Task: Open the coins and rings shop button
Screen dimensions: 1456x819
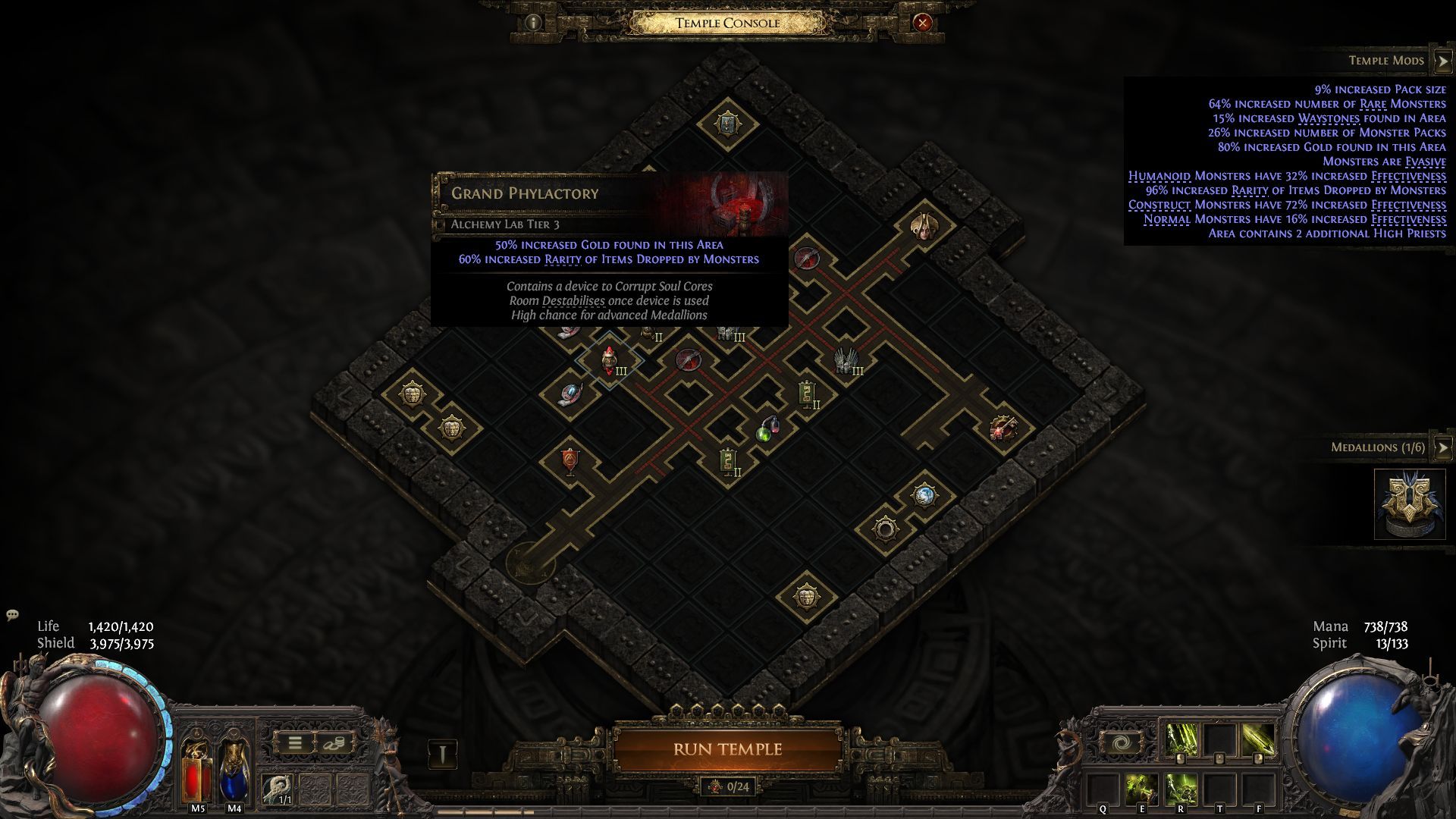Action: point(332,743)
